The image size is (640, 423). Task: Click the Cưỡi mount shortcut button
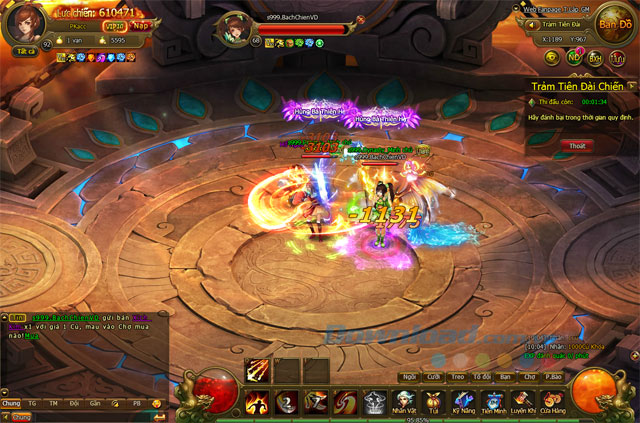tap(433, 377)
